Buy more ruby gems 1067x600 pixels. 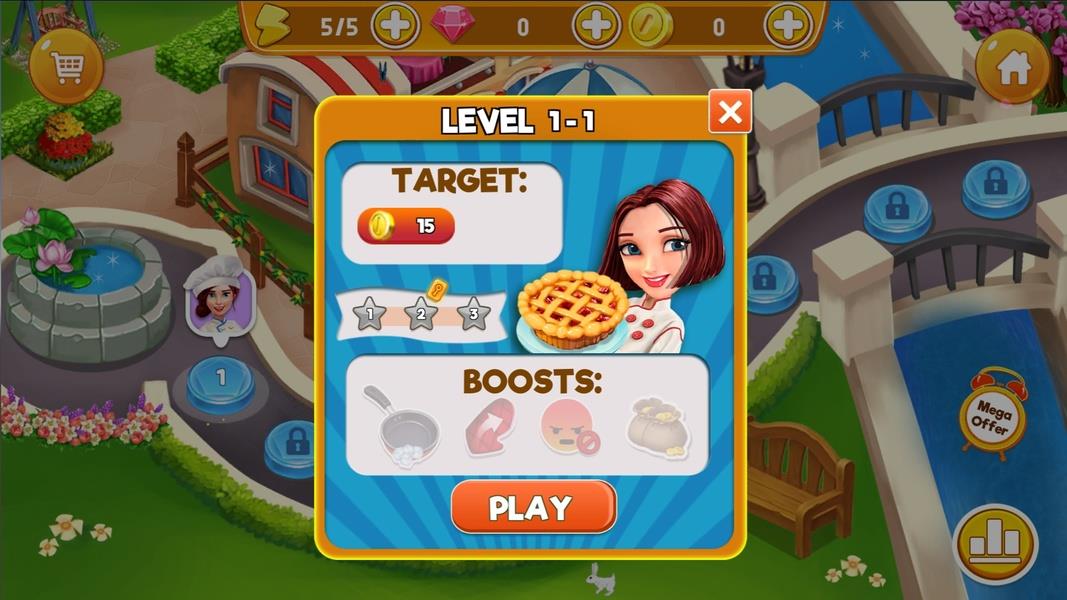(x=596, y=27)
